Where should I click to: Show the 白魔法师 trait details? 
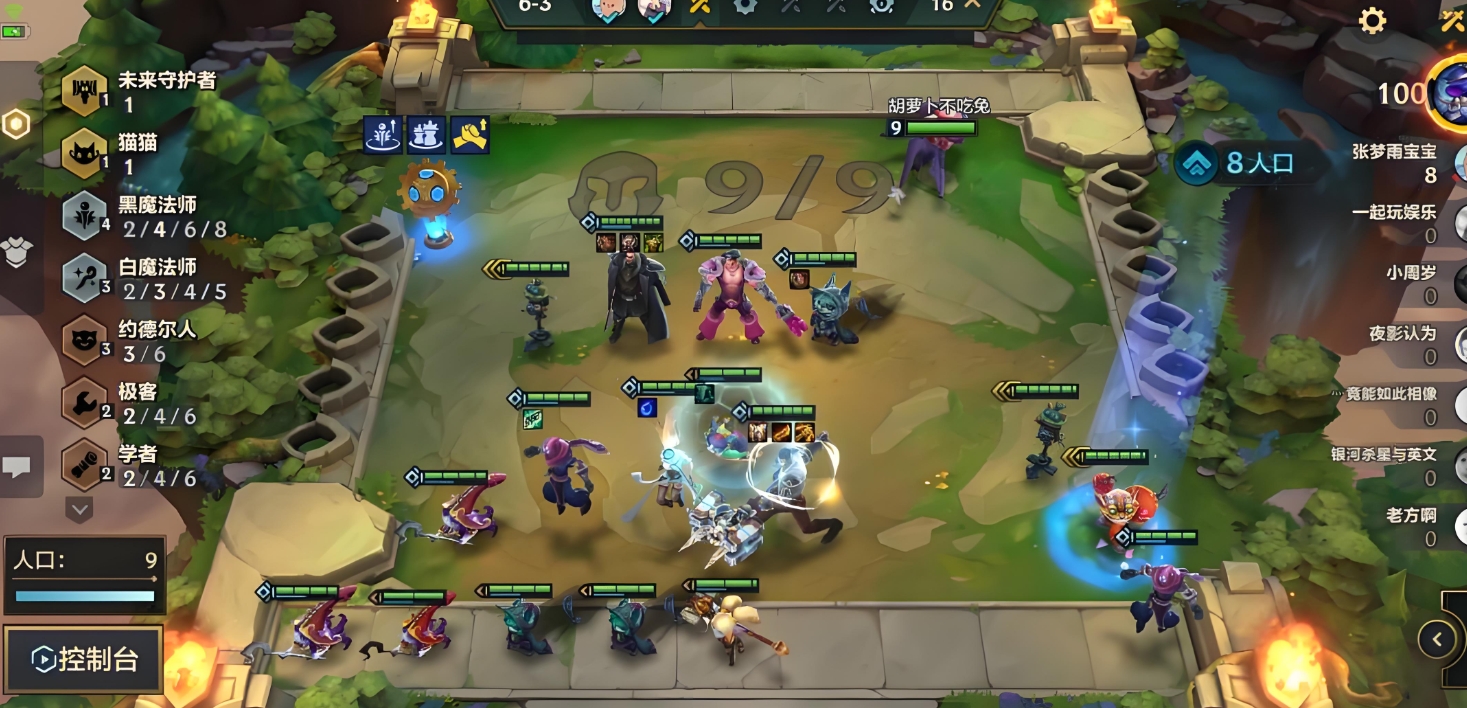[145, 279]
